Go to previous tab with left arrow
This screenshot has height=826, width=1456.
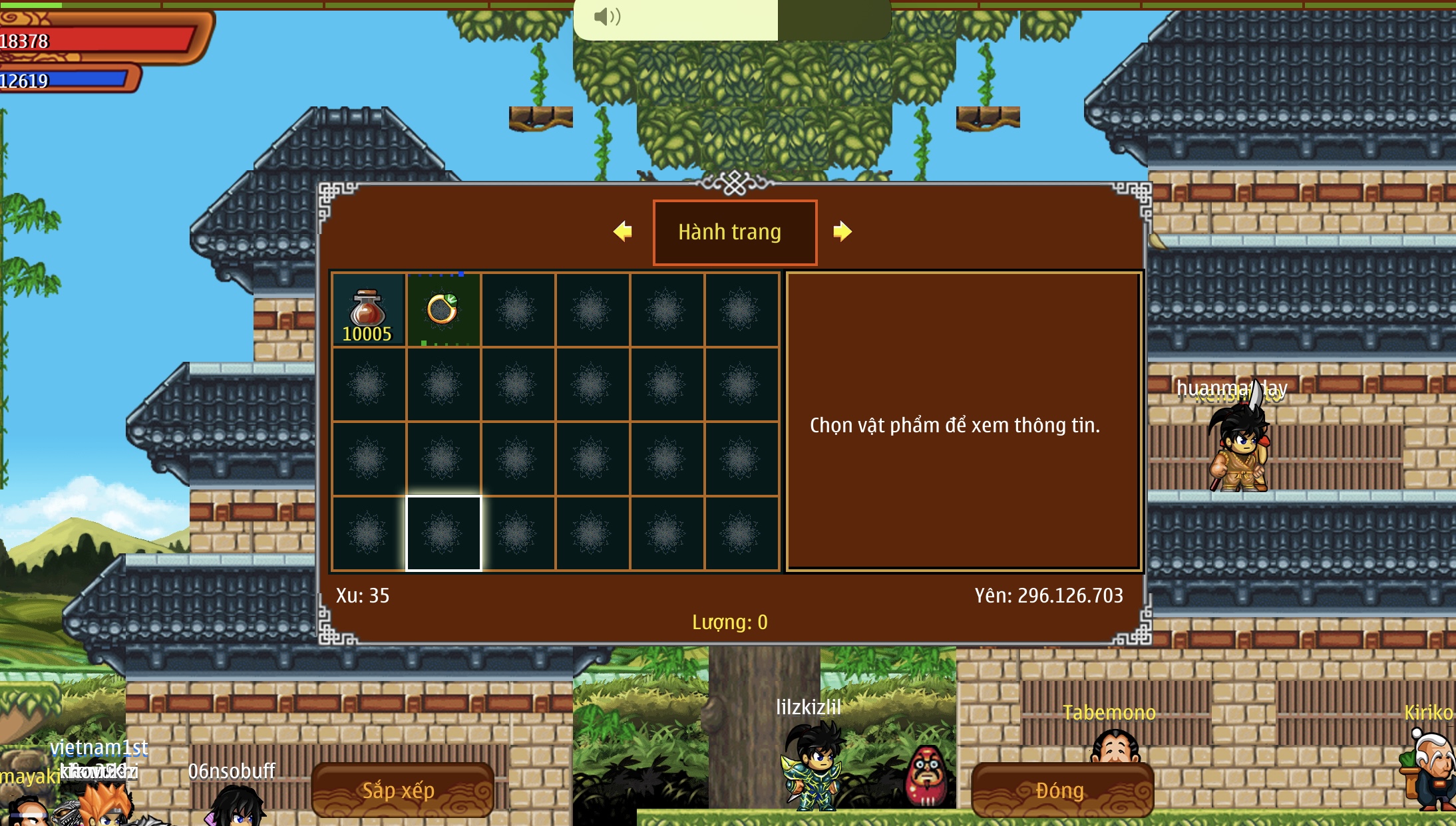click(623, 231)
